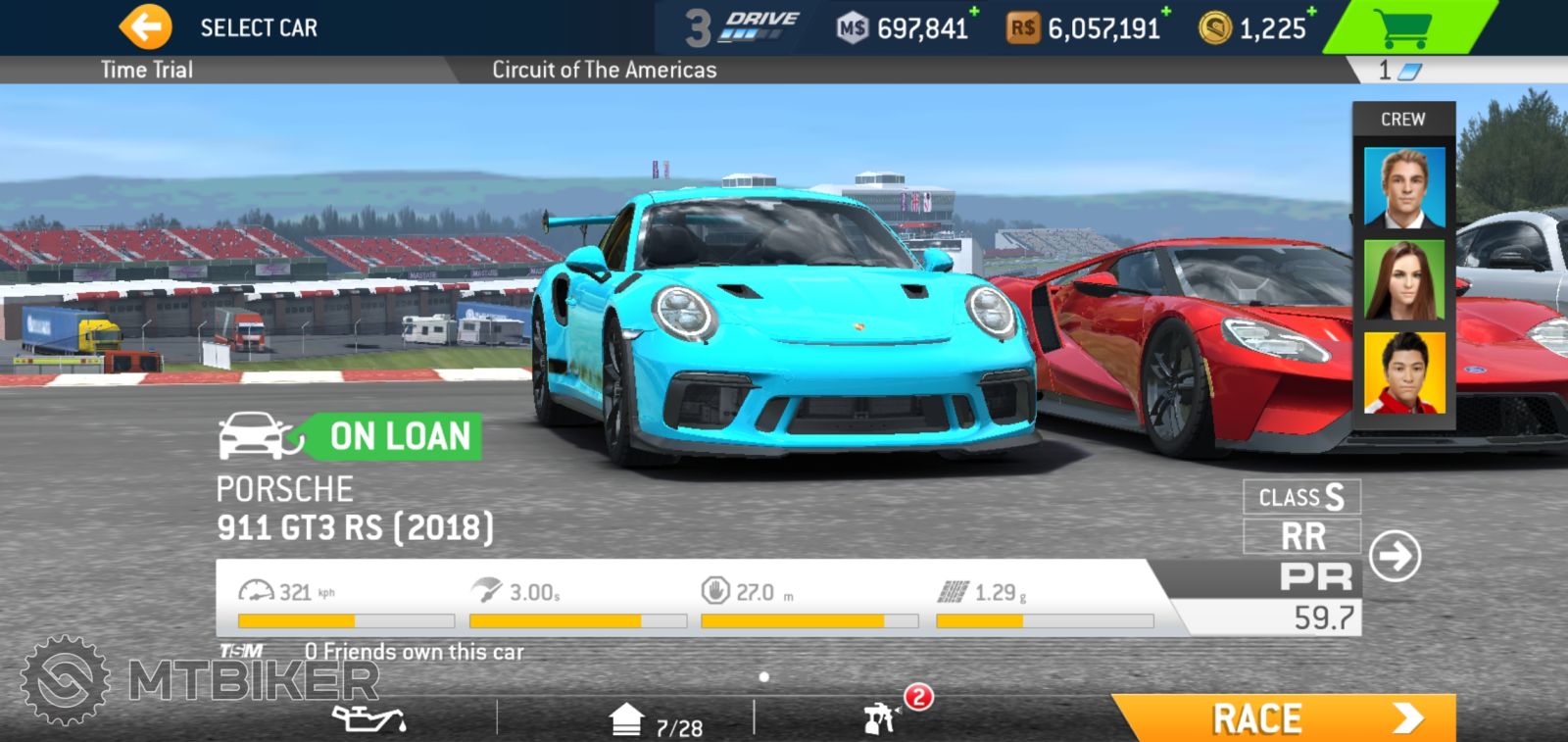Add more R$ currency

[x=1166, y=12]
